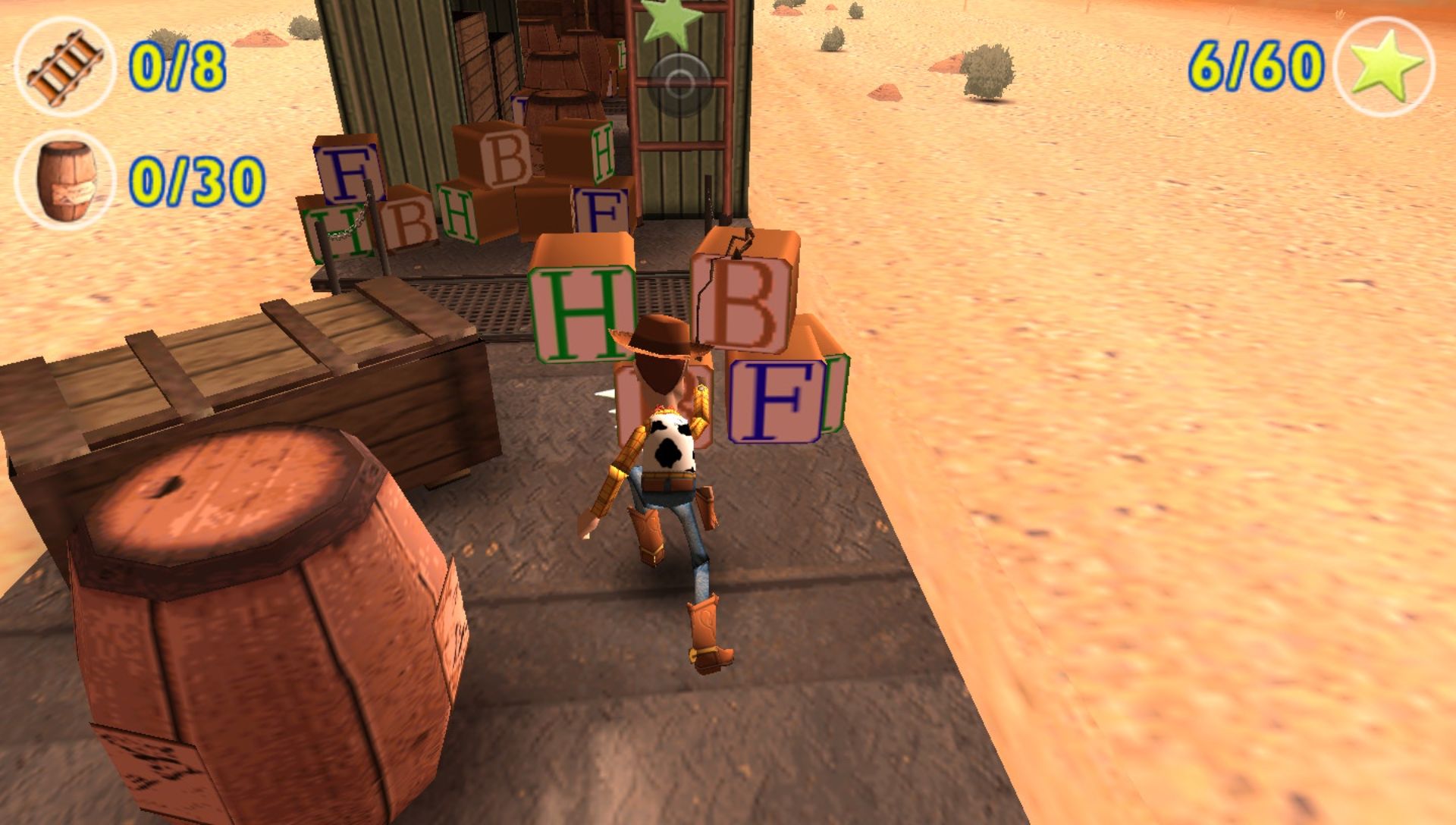Image resolution: width=1456 pixels, height=825 pixels.
Task: Select the barrel collectible tracker icon
Action: coord(64,180)
